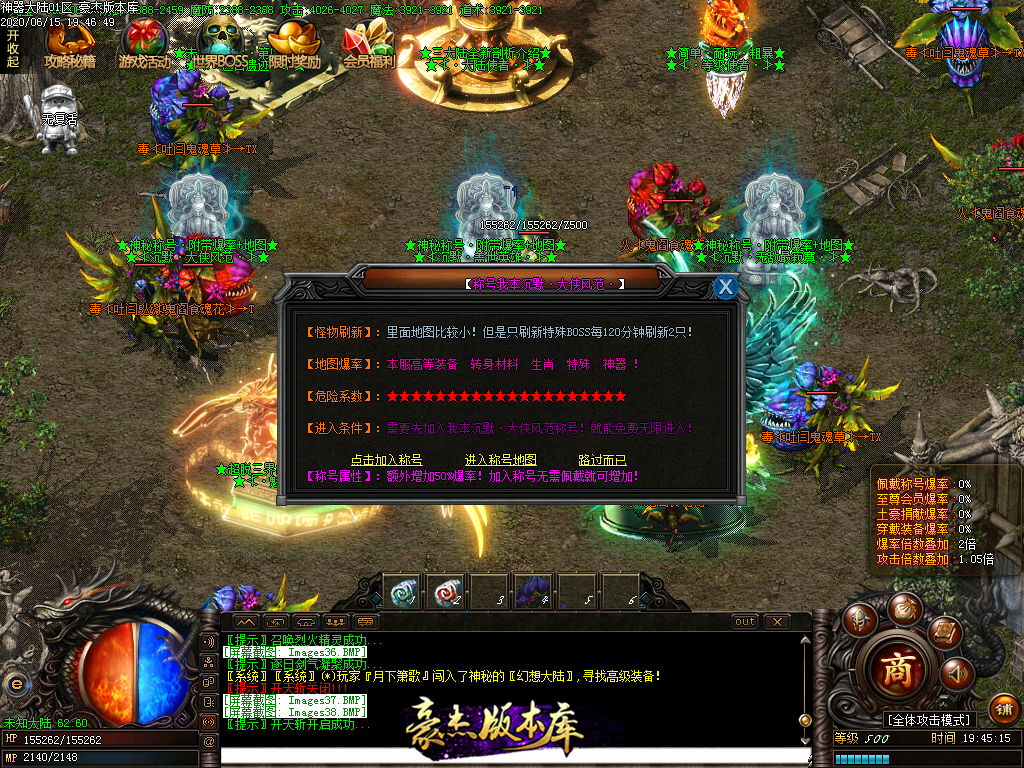Open the 攻略秘籍 strategy guide icon
Image resolution: width=1024 pixels, height=768 pixels.
tap(70, 43)
